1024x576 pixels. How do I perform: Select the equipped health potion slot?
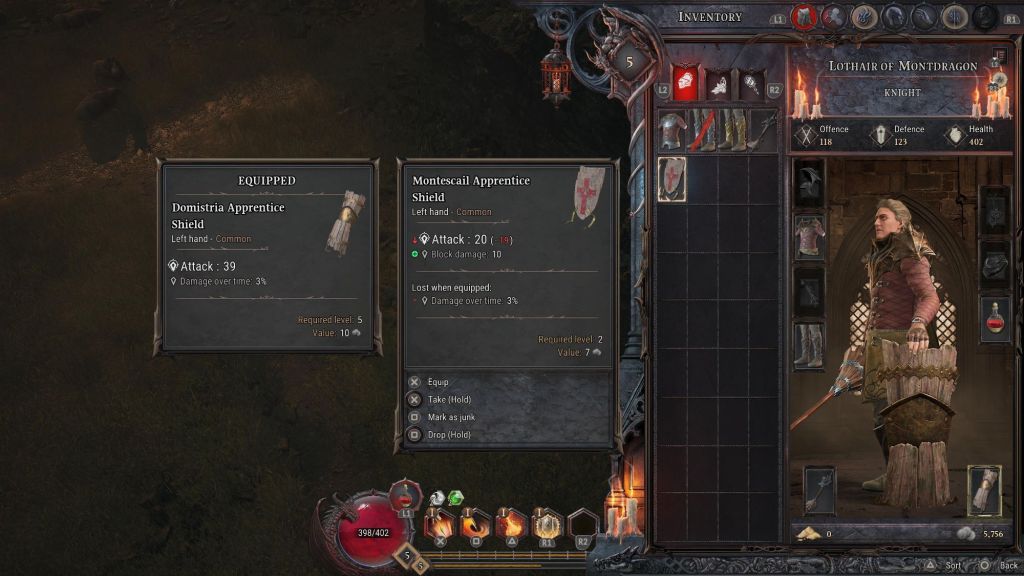pos(995,319)
